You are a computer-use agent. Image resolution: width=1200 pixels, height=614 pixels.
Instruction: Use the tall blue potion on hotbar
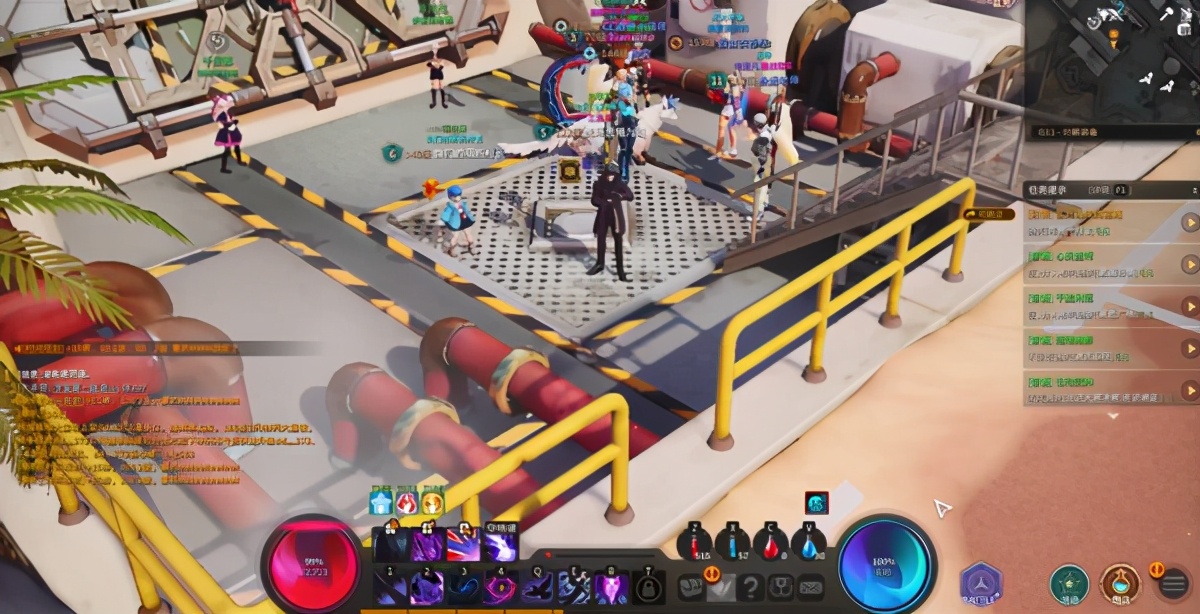point(732,545)
